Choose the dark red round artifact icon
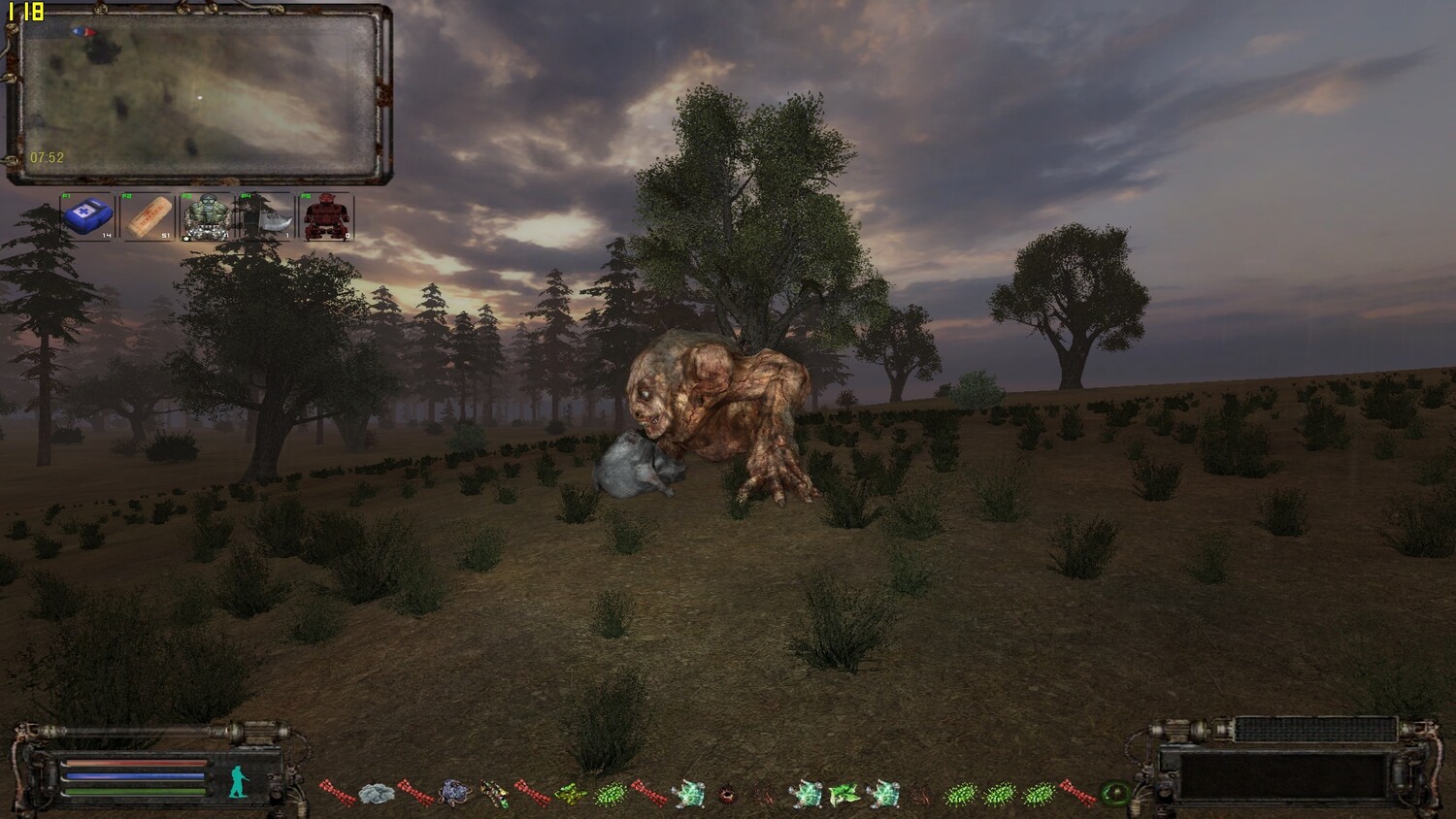This screenshot has height=819, width=1456. (x=727, y=795)
